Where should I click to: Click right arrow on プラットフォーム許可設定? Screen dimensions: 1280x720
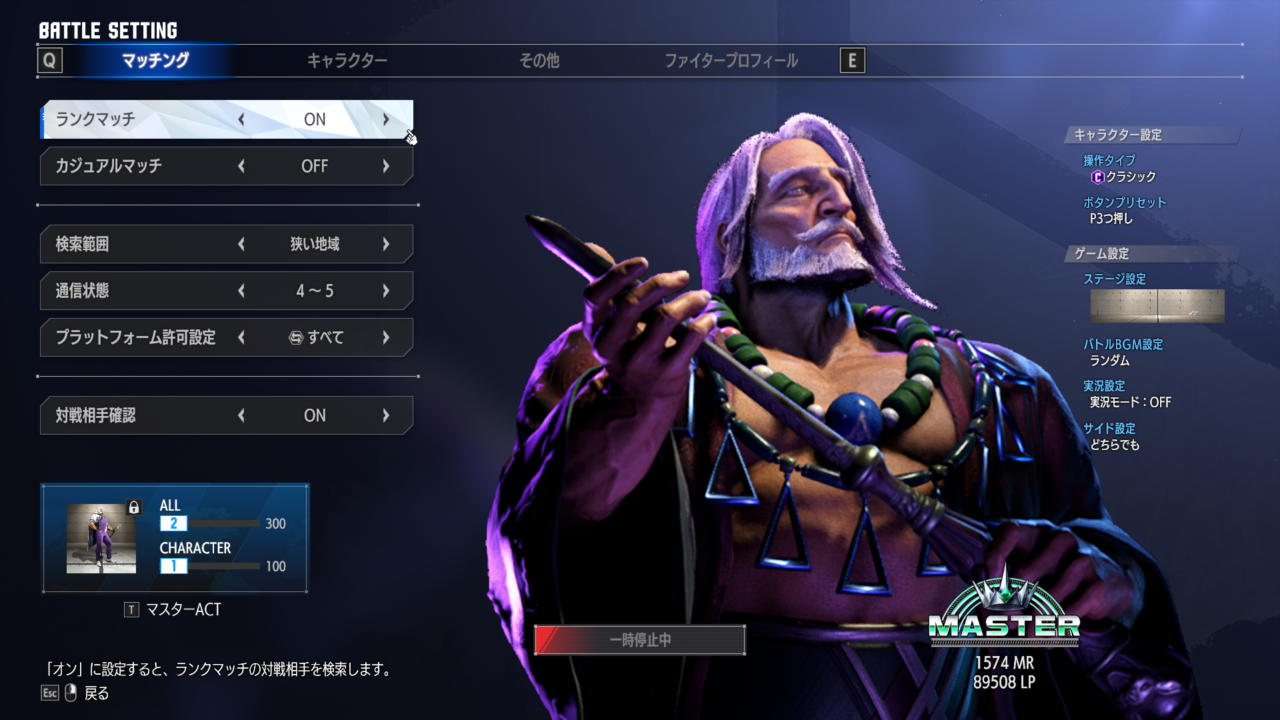point(386,338)
